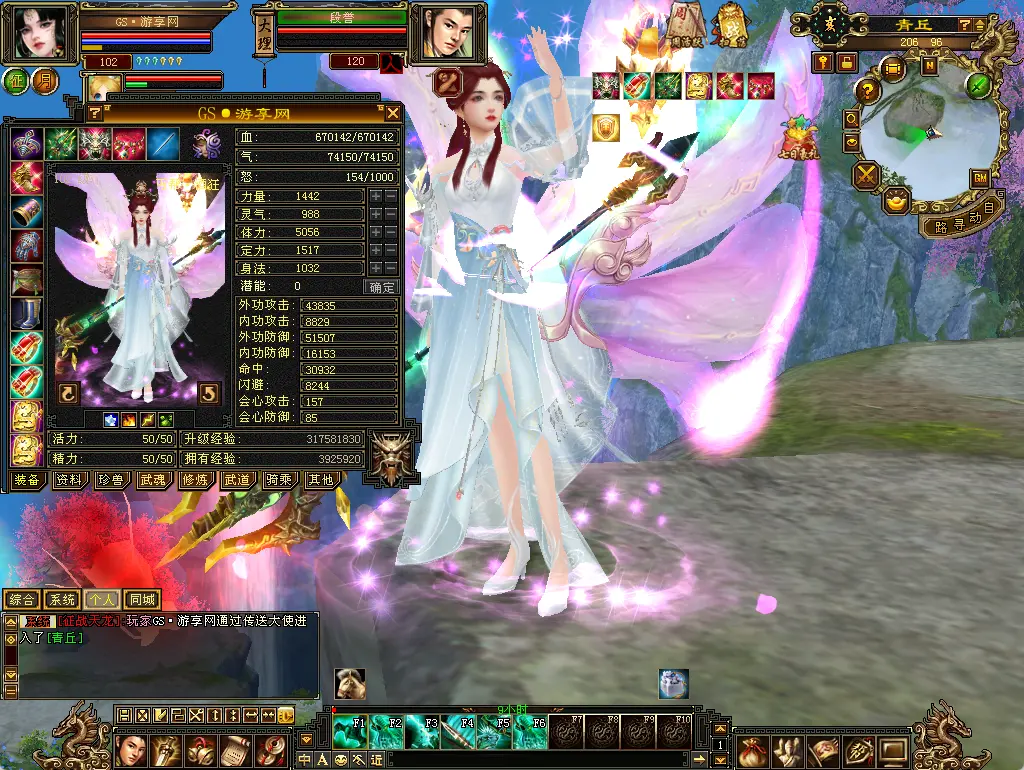Show the 其他 tab

pyautogui.click(x=321, y=480)
